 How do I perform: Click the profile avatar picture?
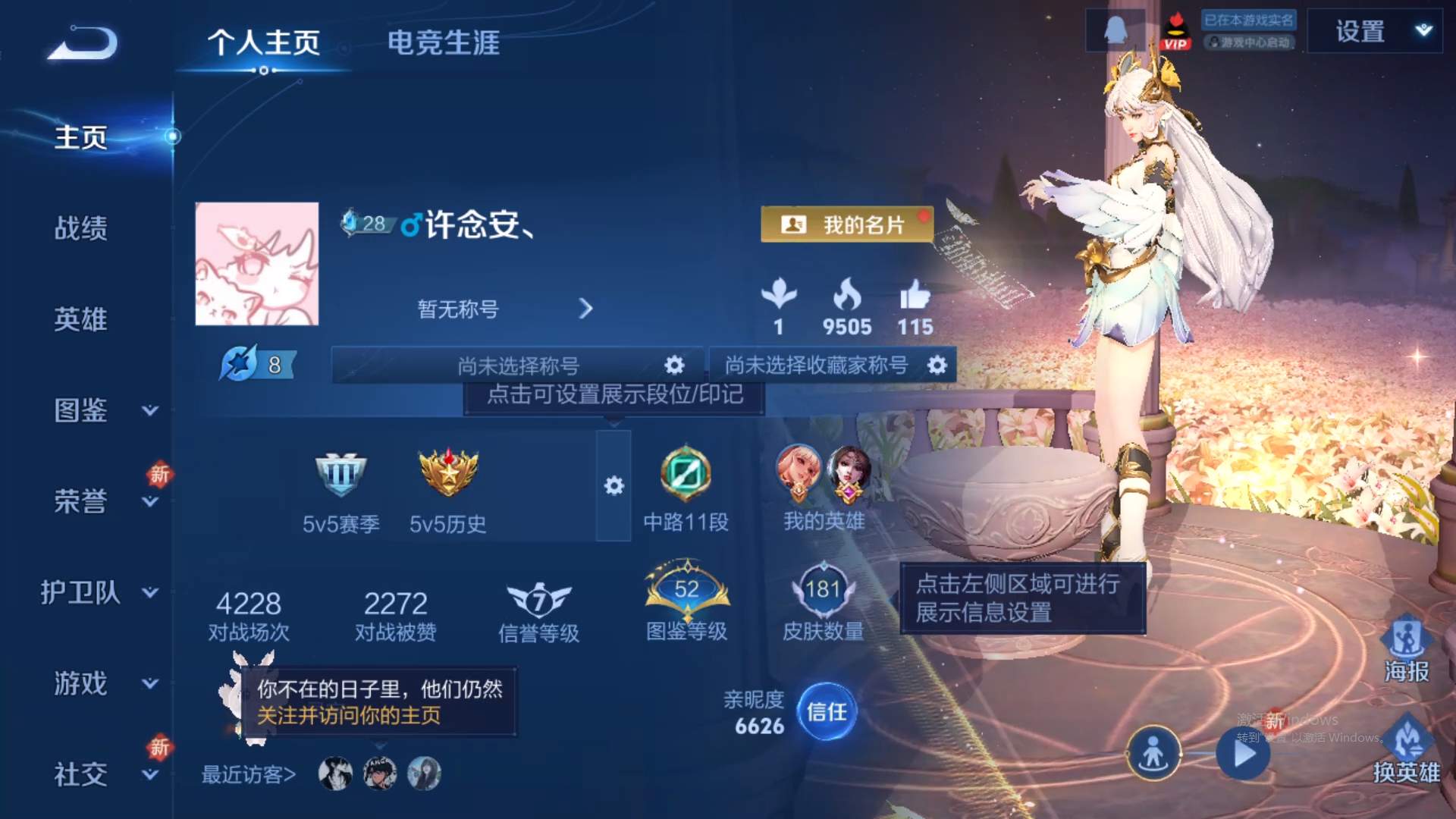tap(257, 263)
